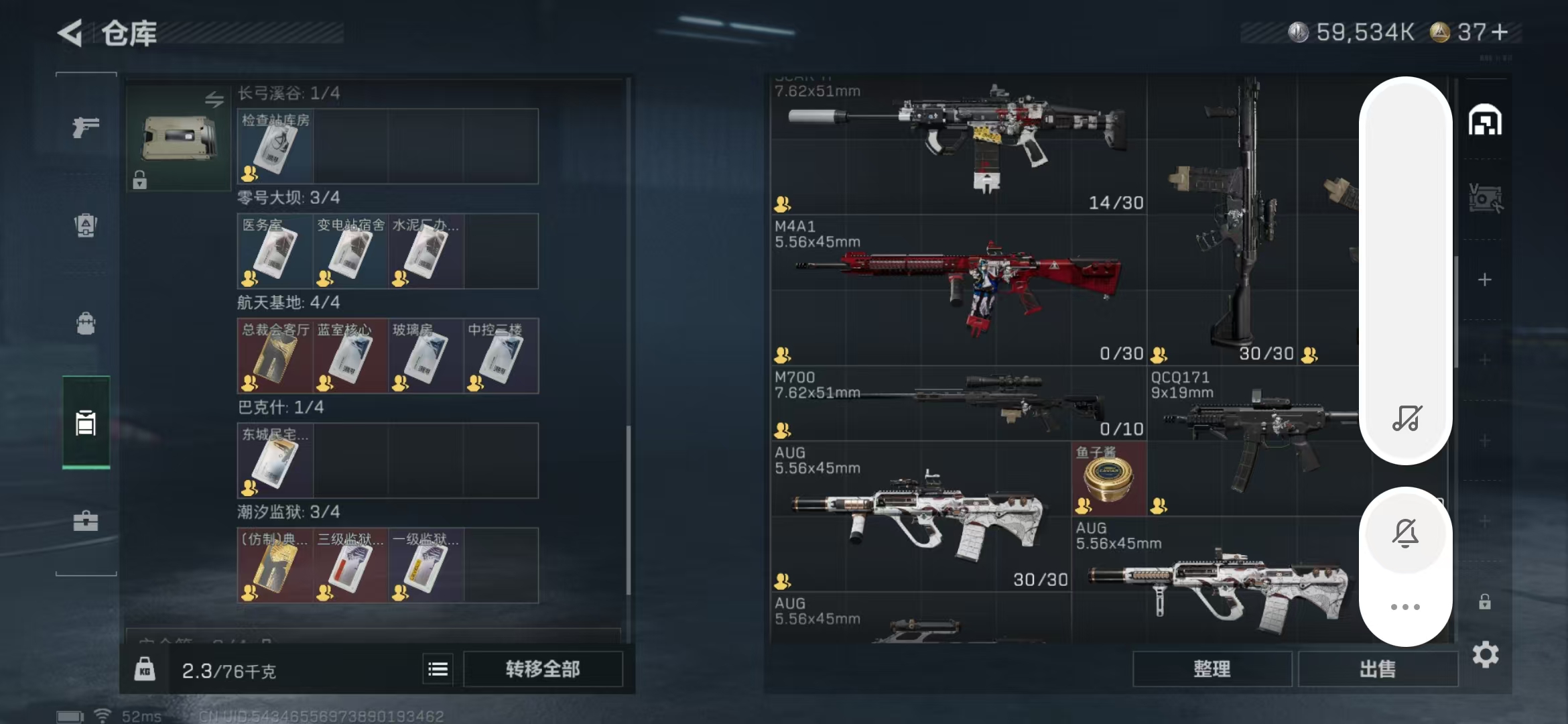This screenshot has width=1568, height=724.
Task: Add premium currency with the plus button
Action: coord(1501,32)
